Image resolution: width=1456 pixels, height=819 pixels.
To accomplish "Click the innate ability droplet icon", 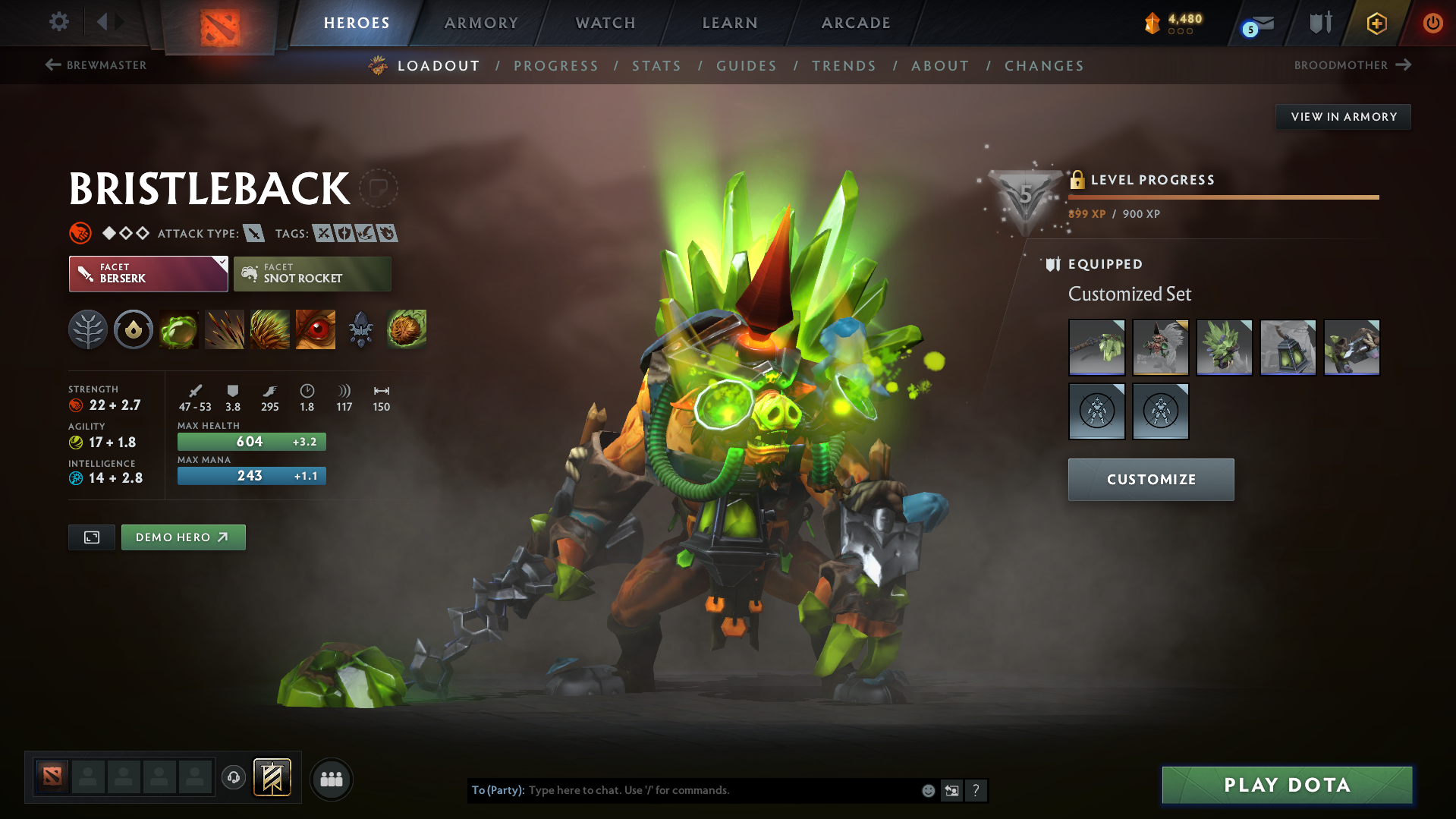I will (x=133, y=329).
